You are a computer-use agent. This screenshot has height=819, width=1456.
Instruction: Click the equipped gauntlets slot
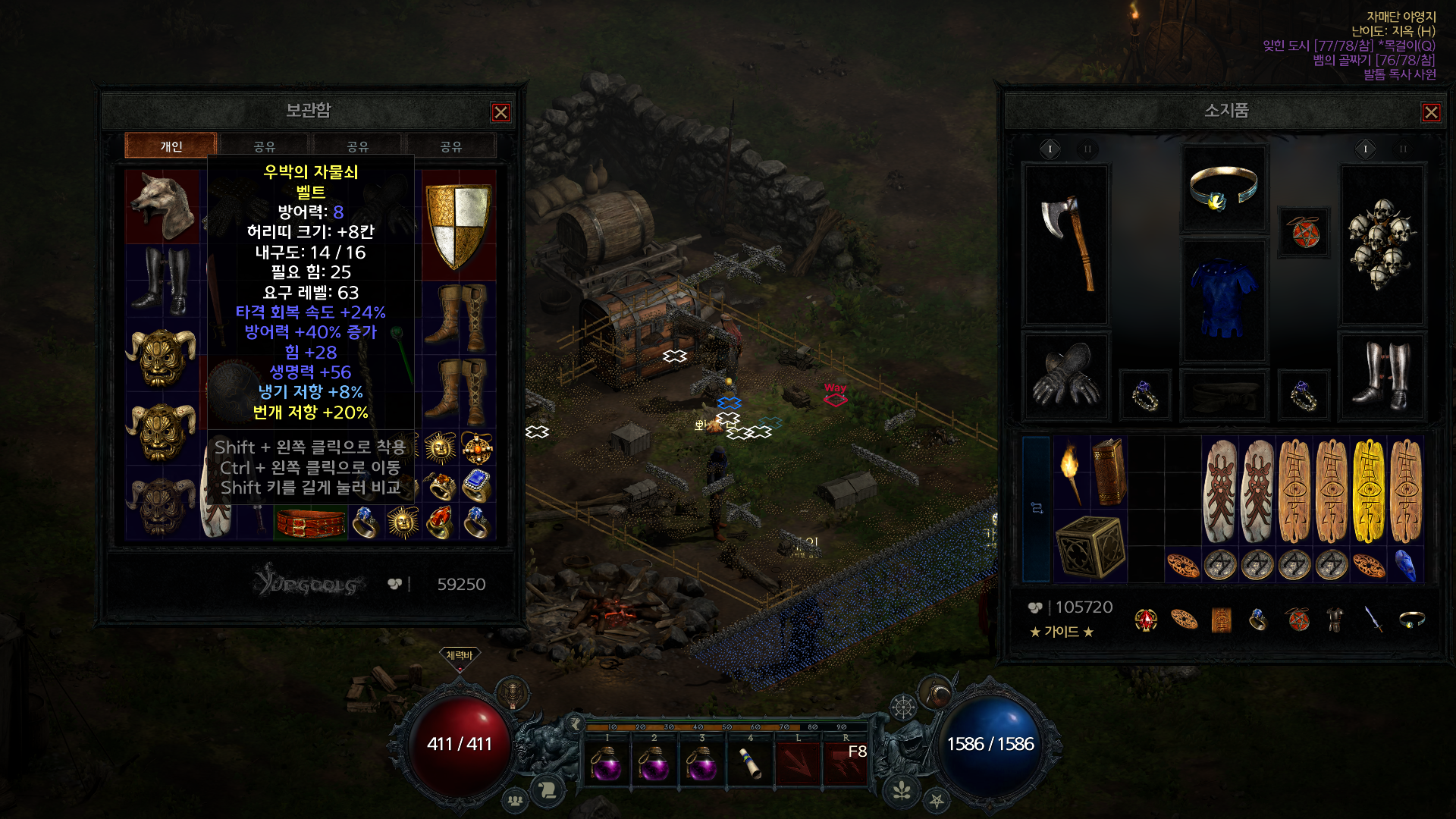pyautogui.click(x=1066, y=375)
